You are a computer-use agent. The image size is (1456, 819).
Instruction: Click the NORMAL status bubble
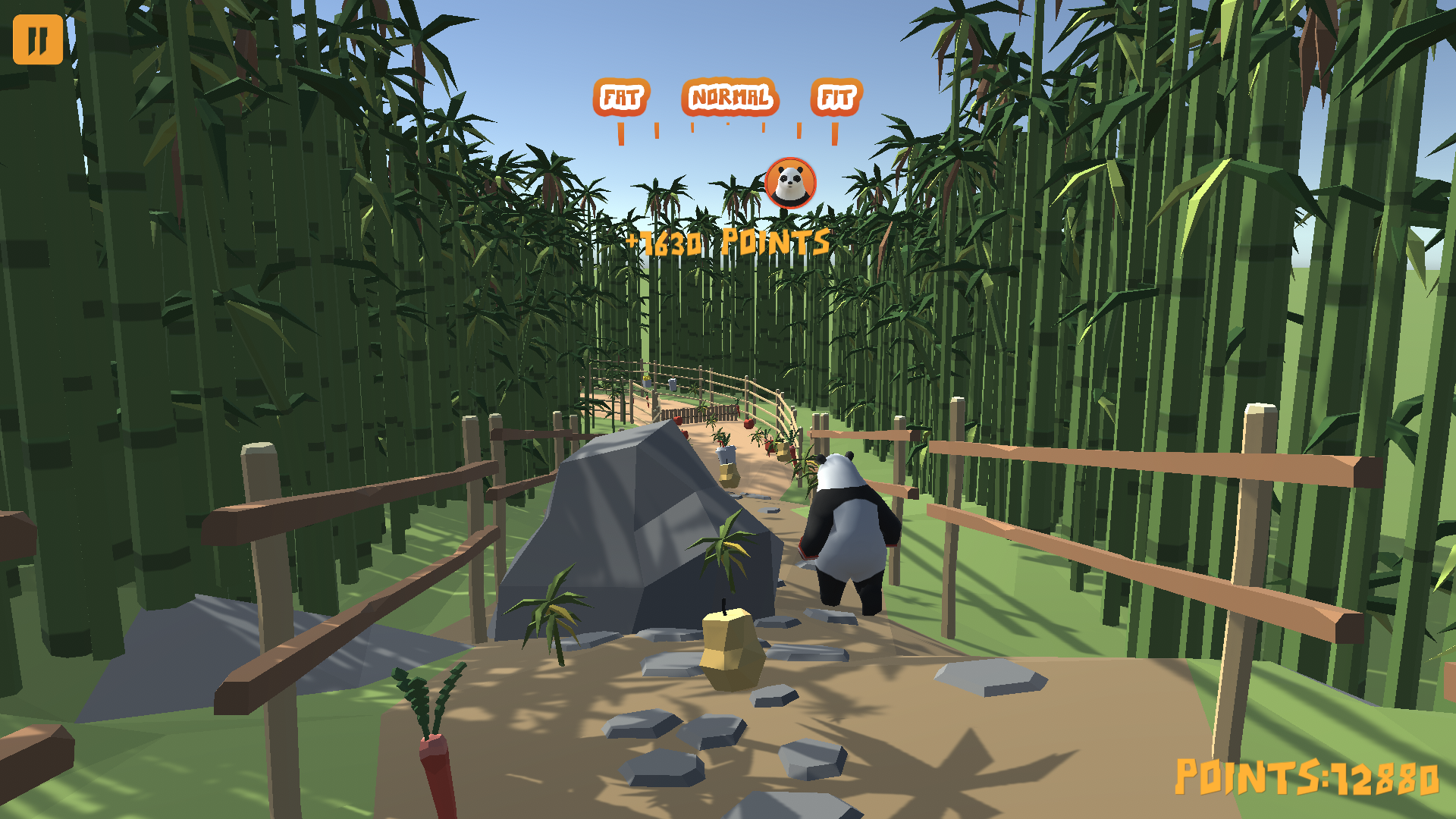pyautogui.click(x=730, y=97)
